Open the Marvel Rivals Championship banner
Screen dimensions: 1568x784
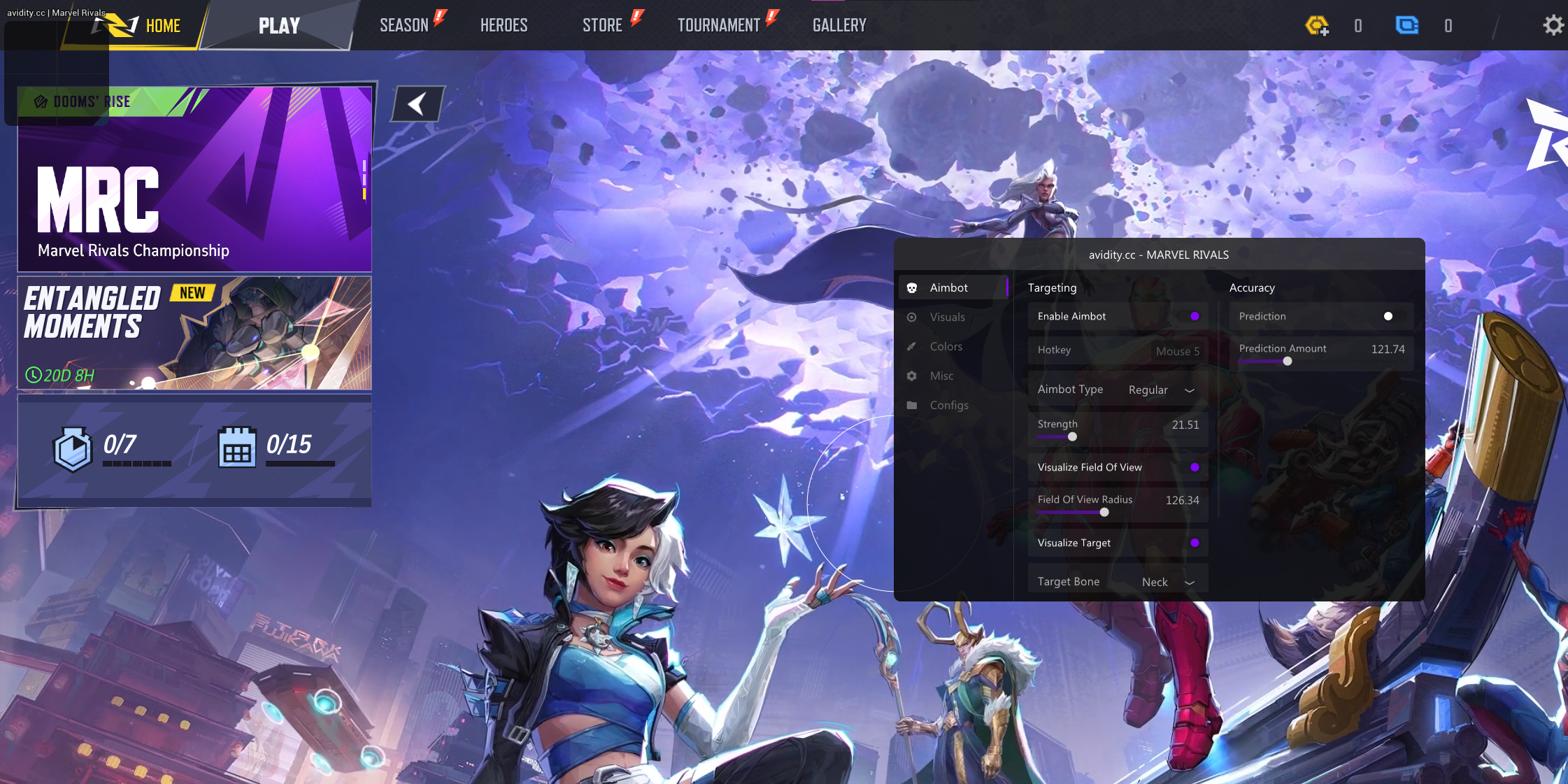(x=194, y=179)
